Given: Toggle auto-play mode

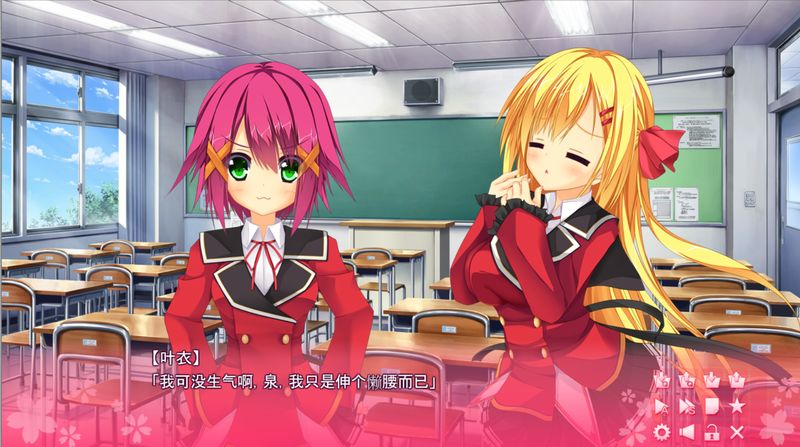Looking at the screenshot, I should tap(660, 407).
